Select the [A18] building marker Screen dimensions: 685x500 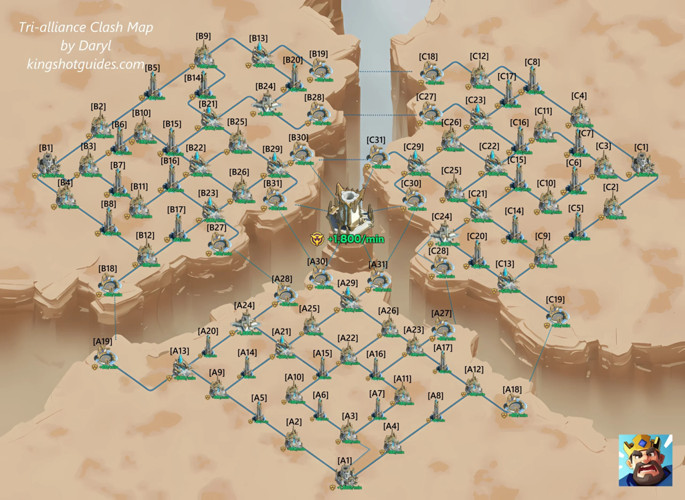[513, 406]
